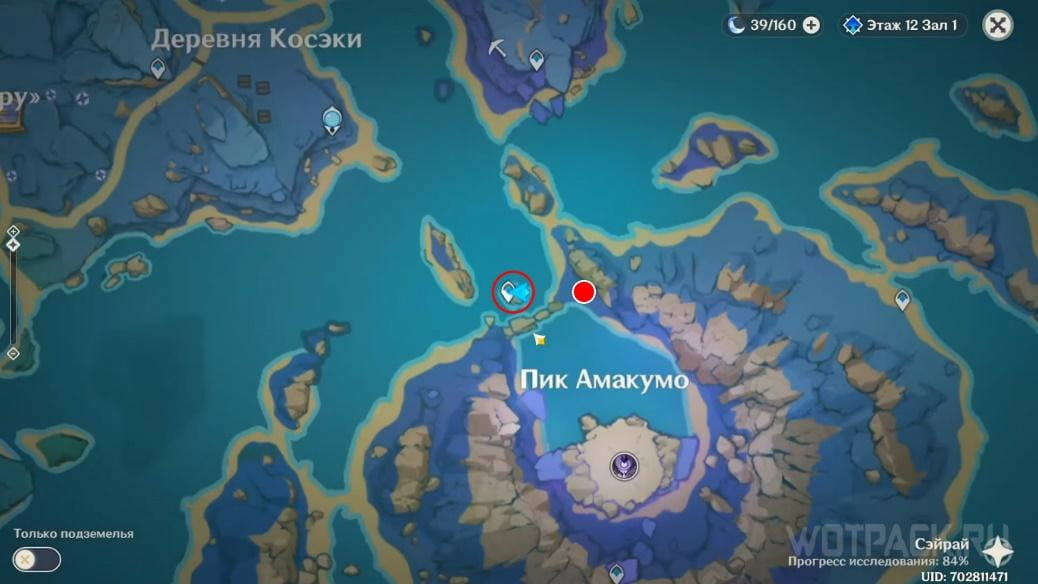Viewport: 1038px width, 584px height.
Task: Choose the waypoint beside the pickaxe marker
Action: (536, 59)
